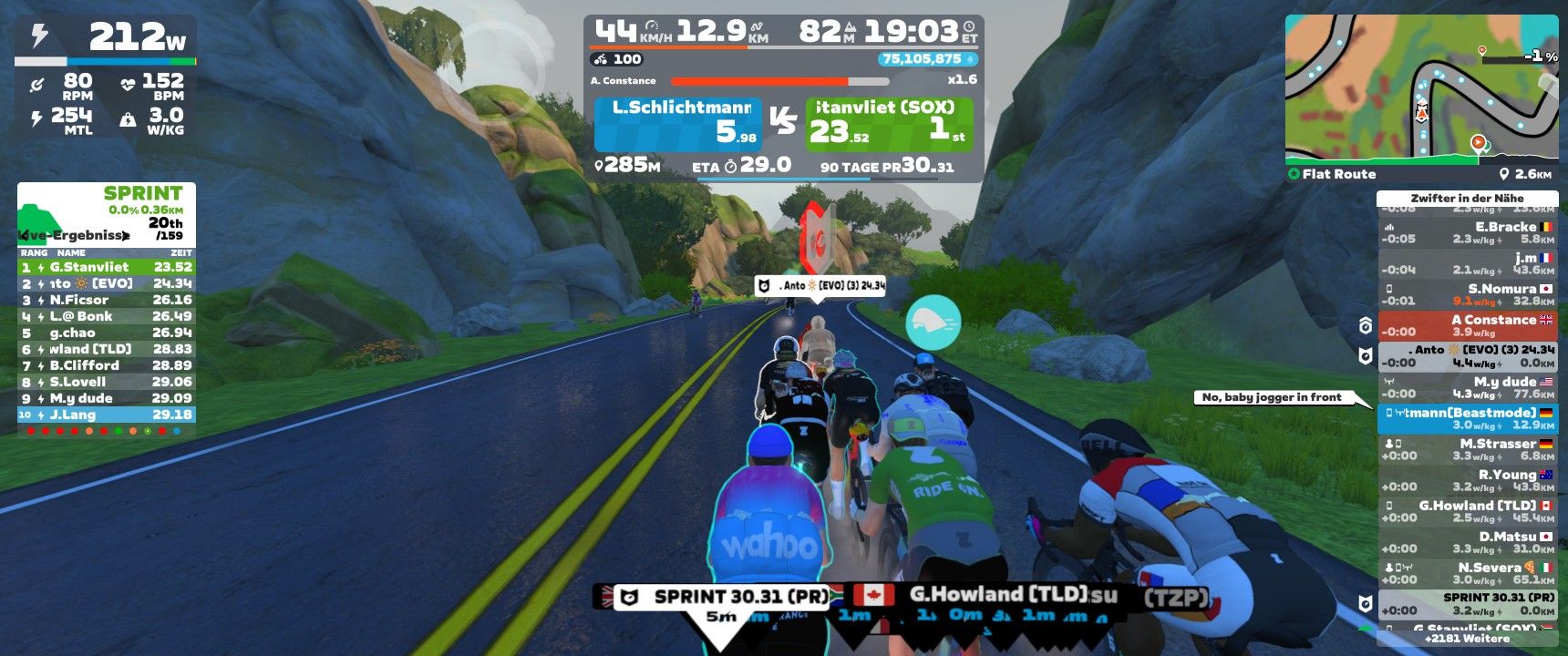
Task: Select S.Nomura in the nearby riders list
Action: (1467, 294)
